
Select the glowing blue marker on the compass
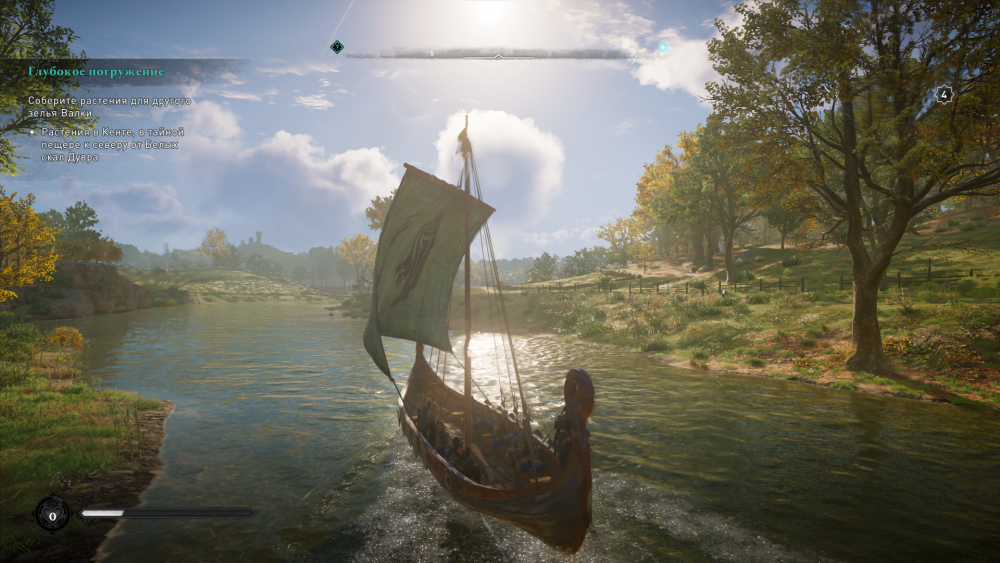[662, 47]
